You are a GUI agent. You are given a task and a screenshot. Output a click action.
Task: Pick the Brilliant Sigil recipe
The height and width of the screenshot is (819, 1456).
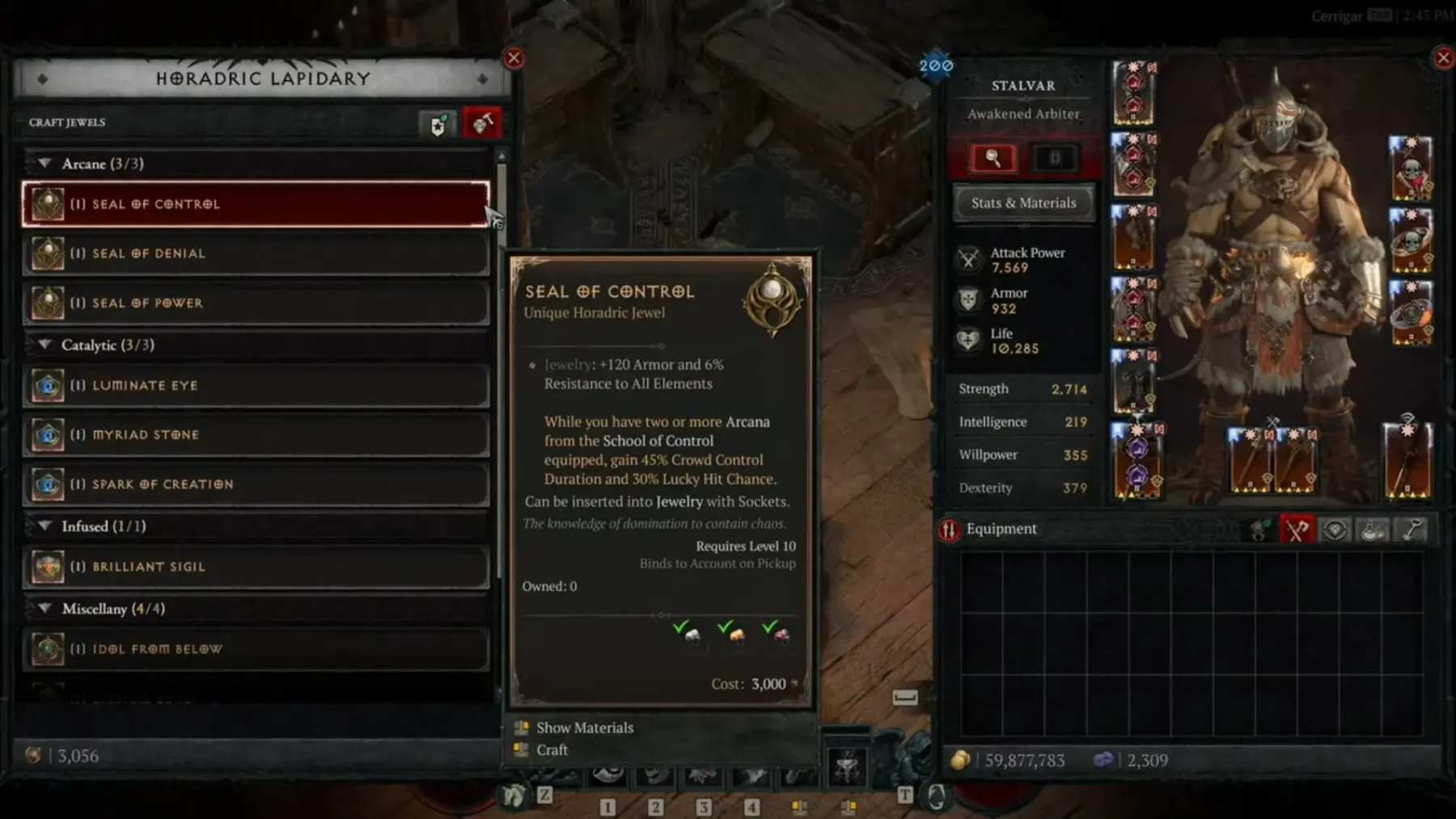[256, 567]
